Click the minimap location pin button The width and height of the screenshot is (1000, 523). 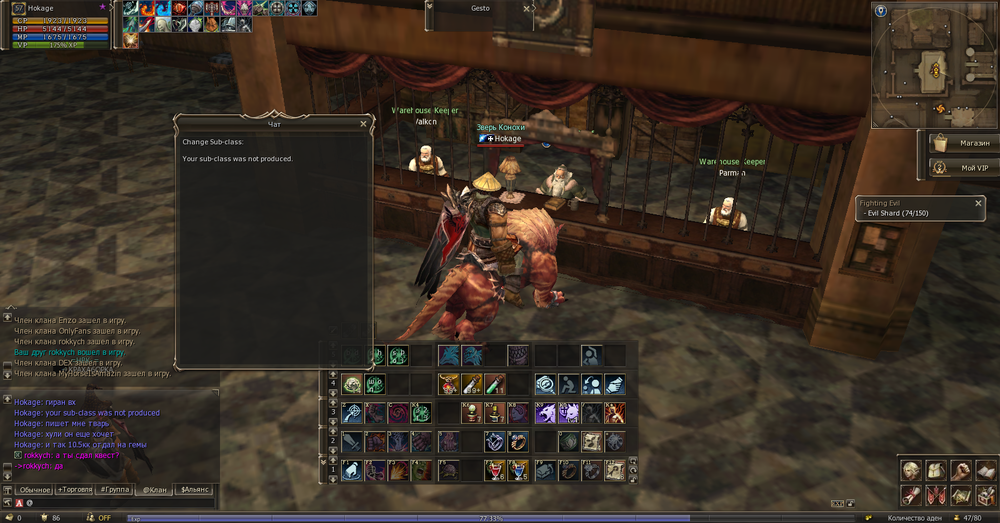tap(881, 11)
